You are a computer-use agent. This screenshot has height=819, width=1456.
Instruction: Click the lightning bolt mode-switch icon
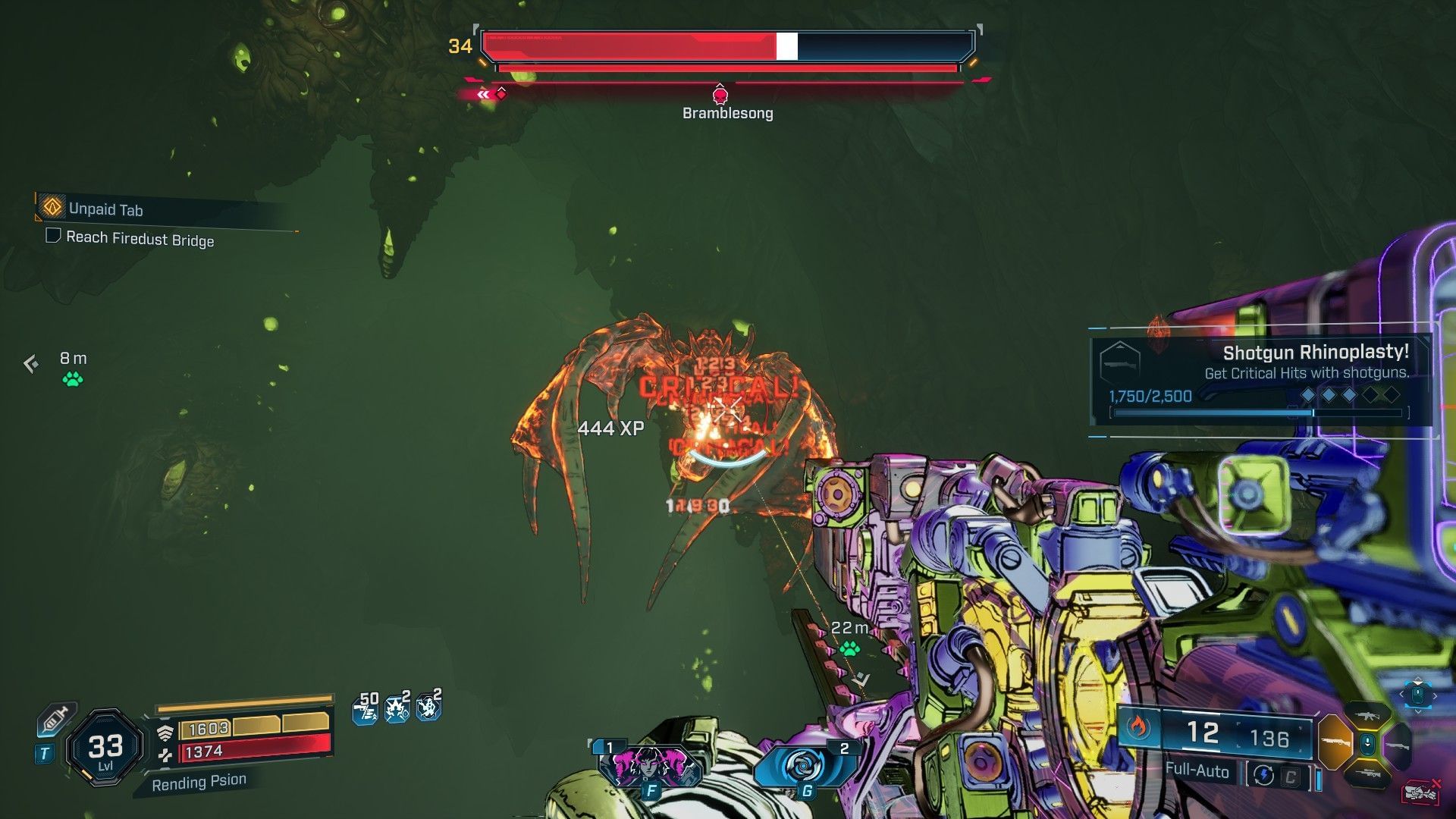[1263, 775]
